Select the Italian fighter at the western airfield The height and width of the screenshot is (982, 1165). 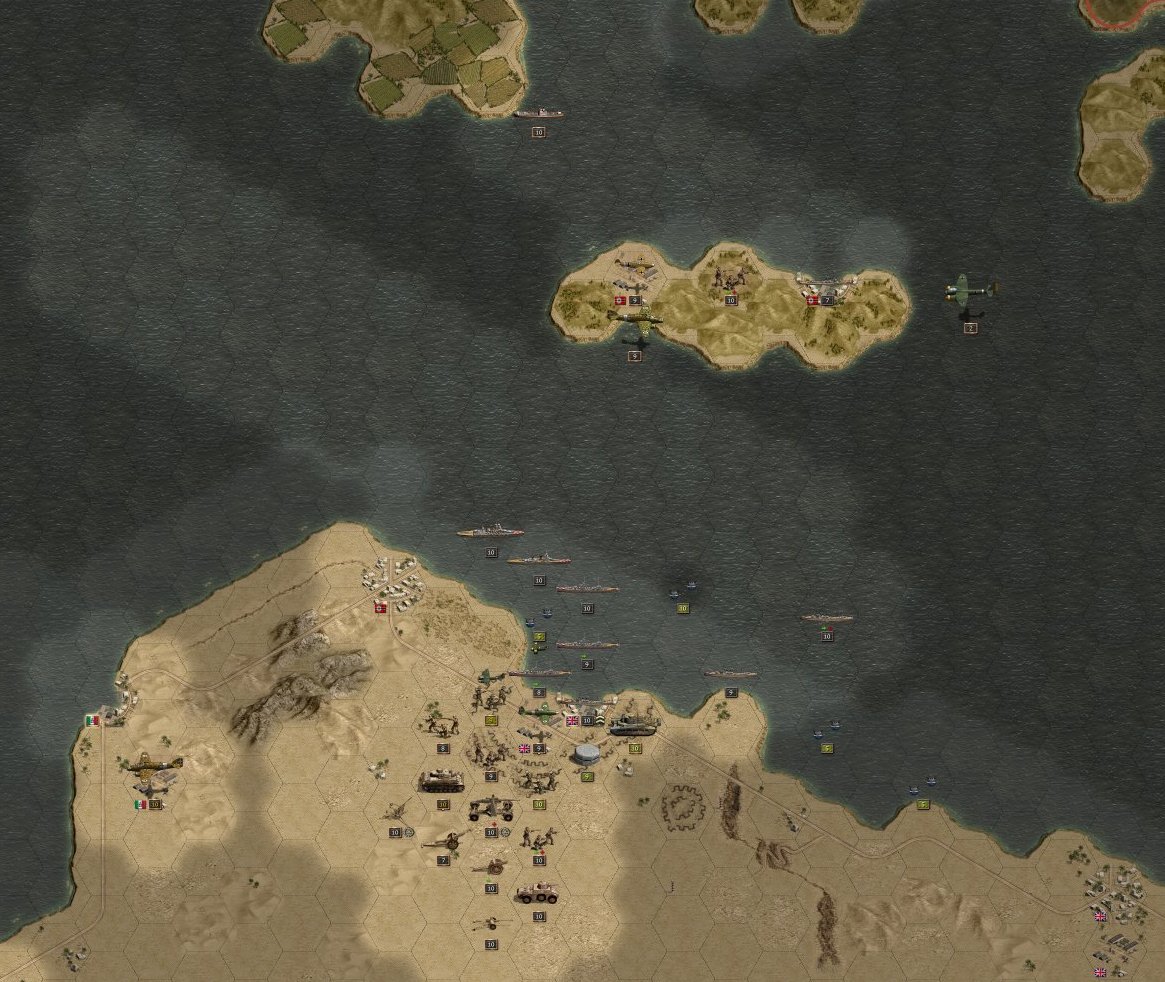click(155, 765)
